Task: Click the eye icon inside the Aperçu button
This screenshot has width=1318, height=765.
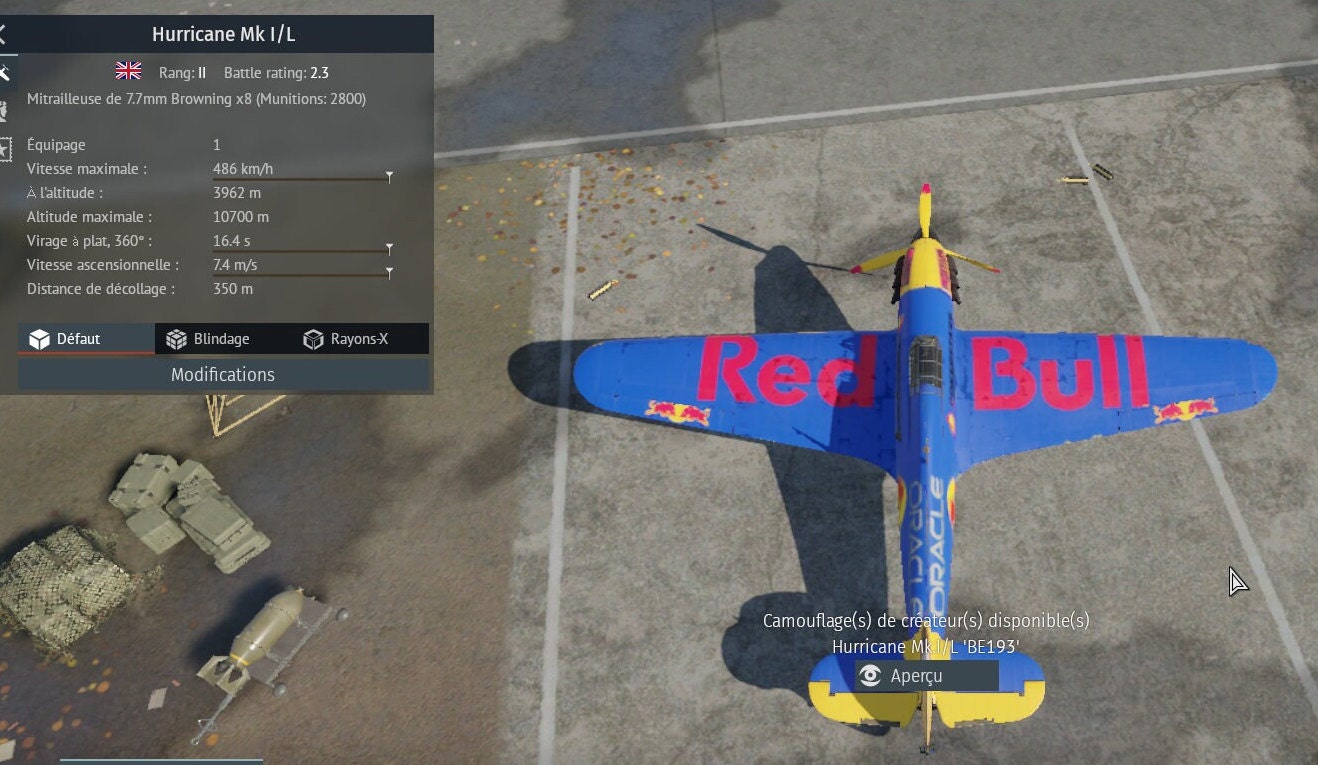Action: (869, 676)
